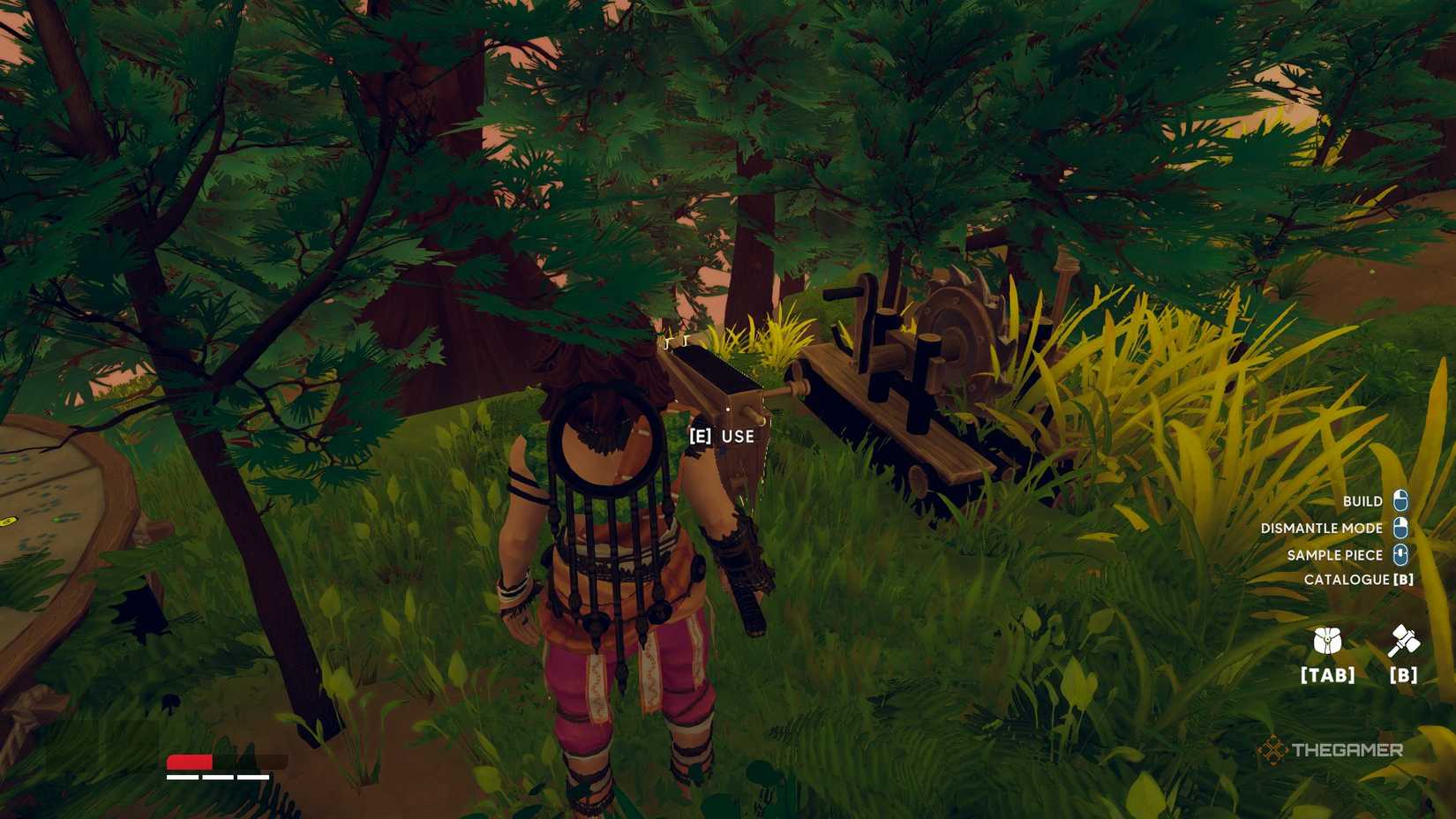
Task: Click the [TAB] label under the backpack
Action: coord(1327,676)
